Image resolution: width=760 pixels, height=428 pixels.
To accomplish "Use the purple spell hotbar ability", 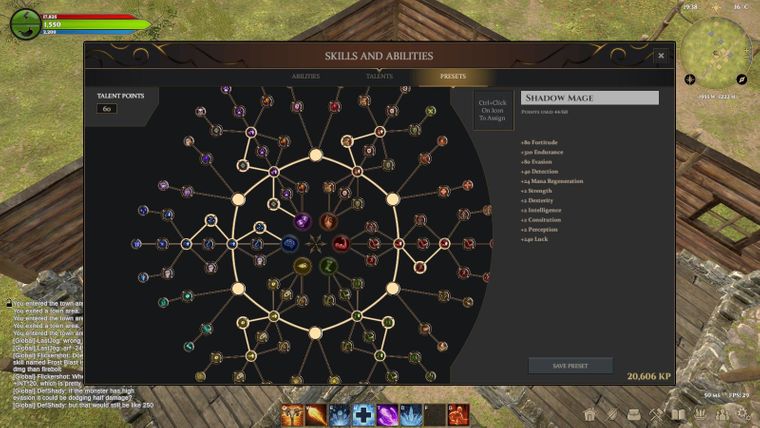I will click(x=387, y=414).
